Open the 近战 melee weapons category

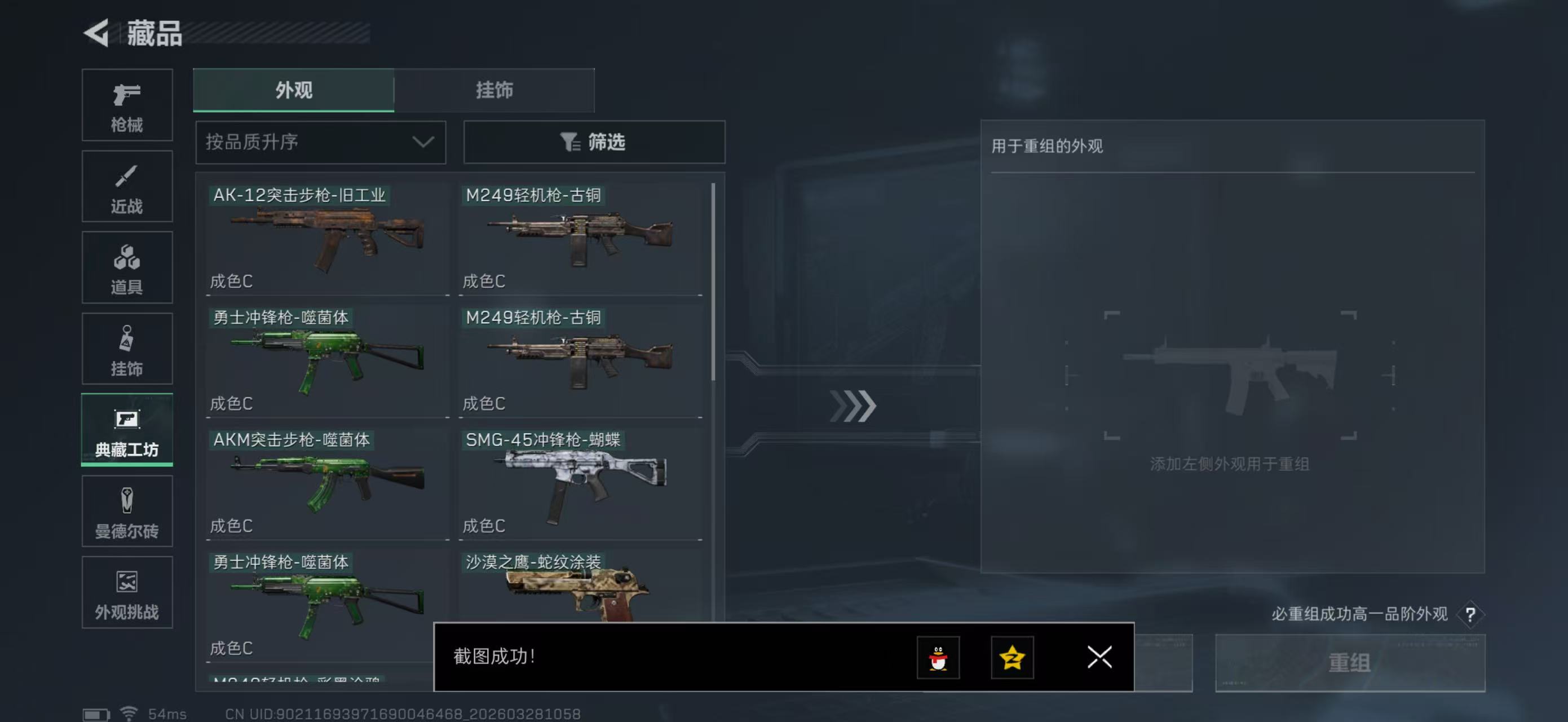pos(127,186)
